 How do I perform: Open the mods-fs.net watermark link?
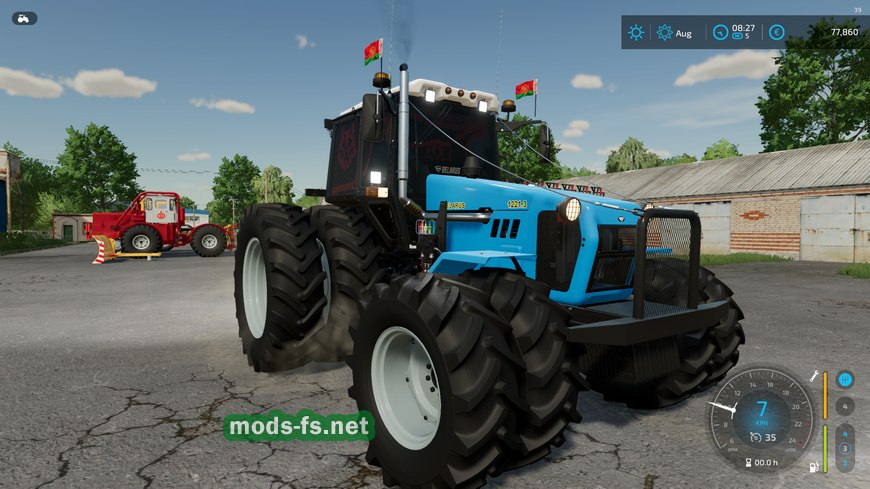tap(299, 427)
